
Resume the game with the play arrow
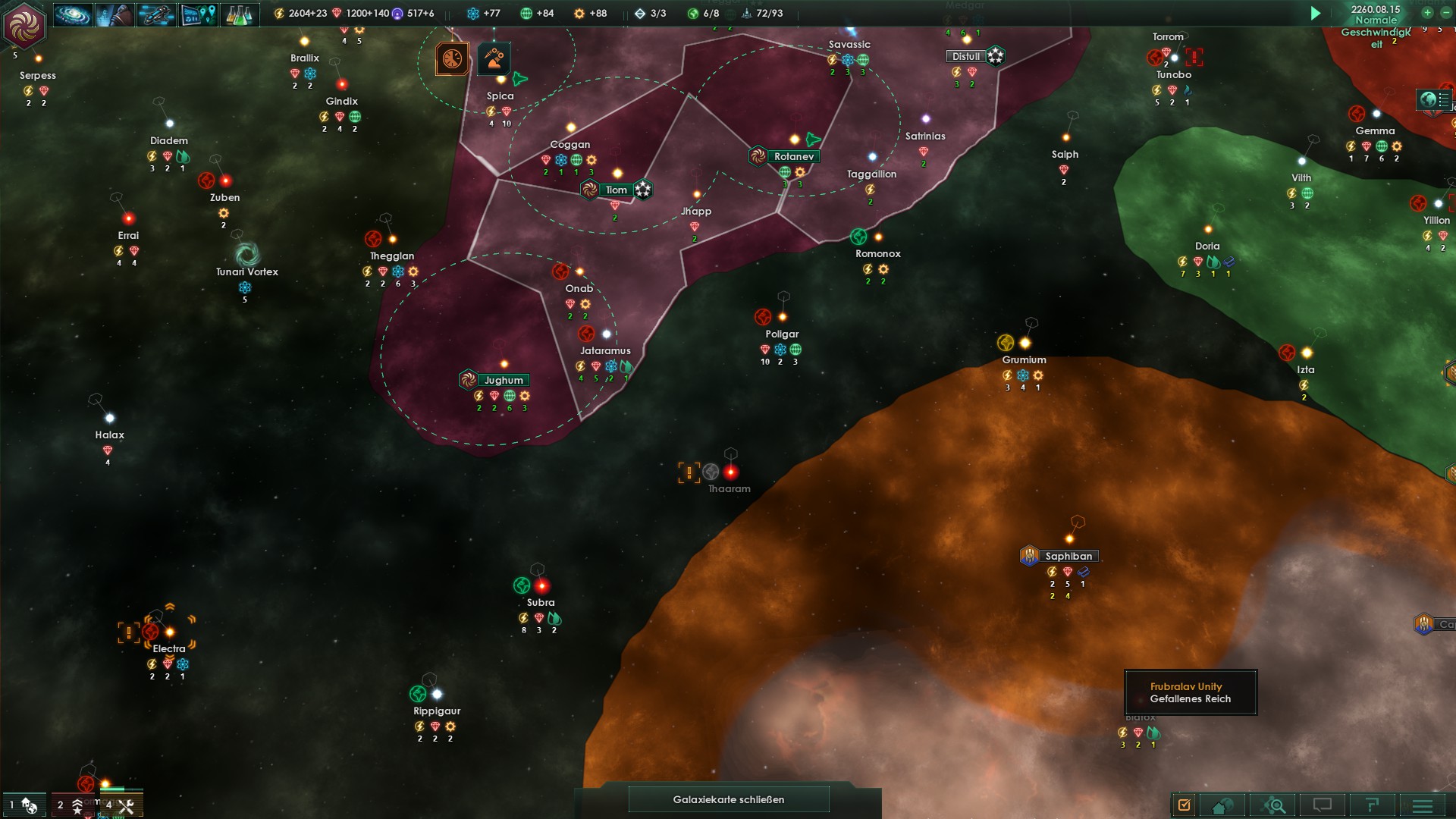click(x=1316, y=13)
